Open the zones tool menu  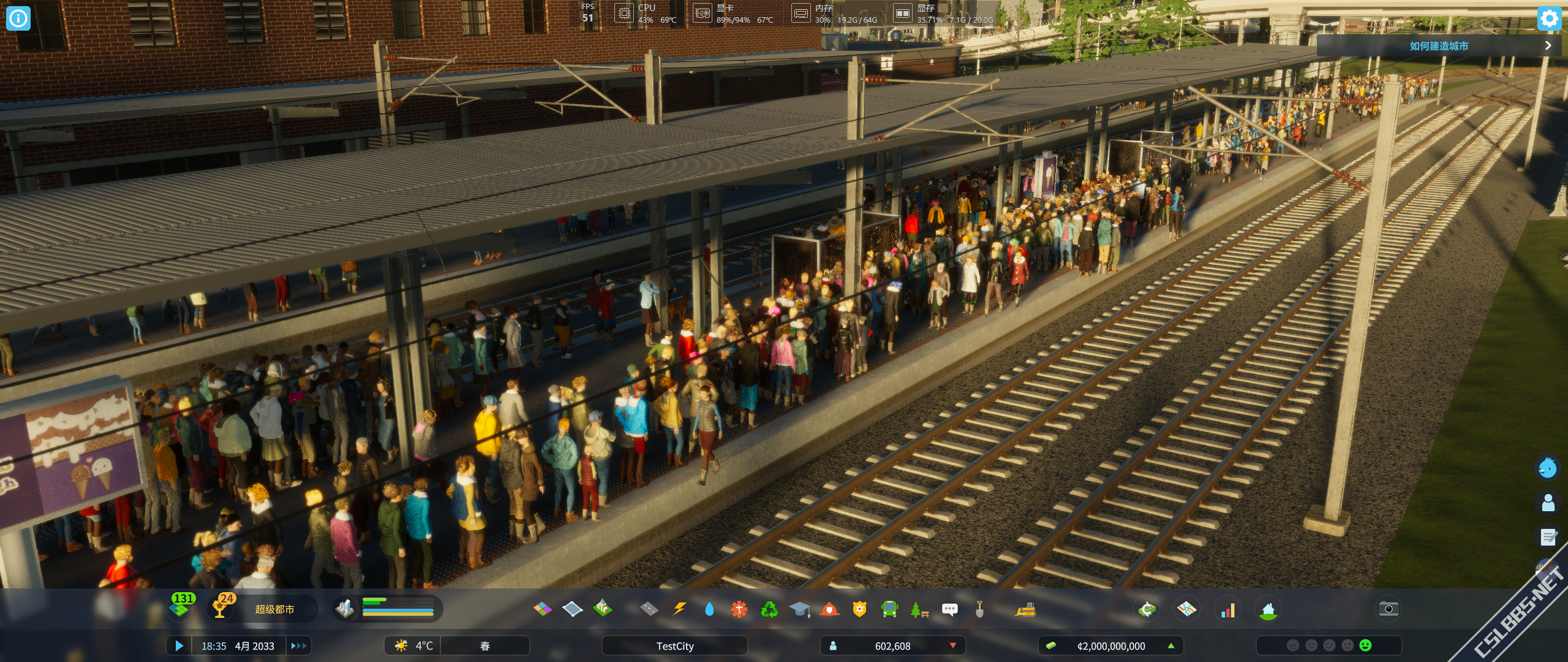[543, 609]
